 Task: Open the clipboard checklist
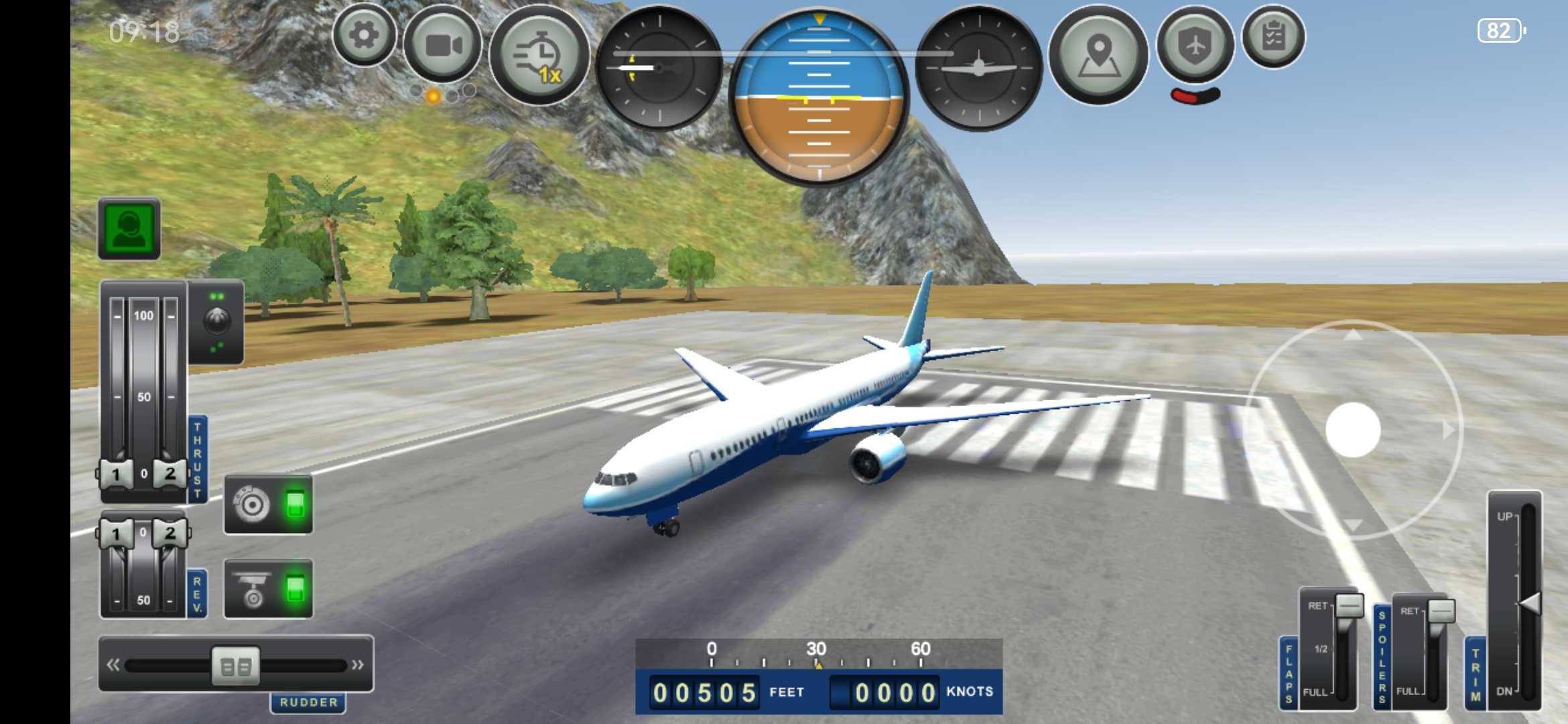click(x=1273, y=37)
